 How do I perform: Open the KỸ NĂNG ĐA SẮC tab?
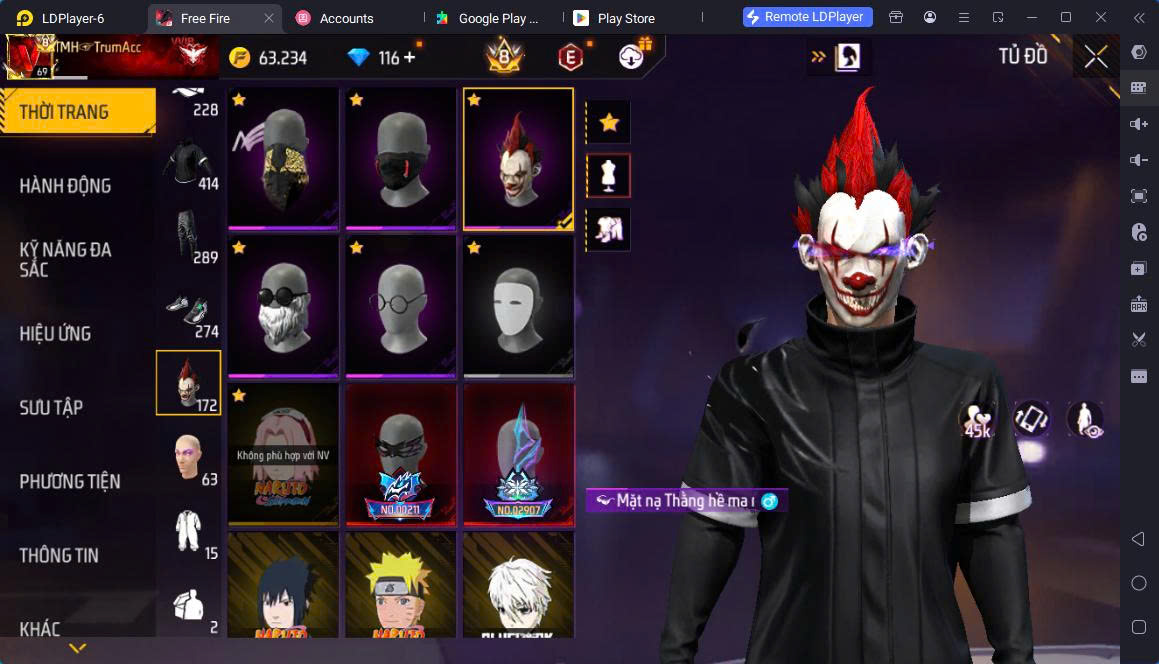tap(65, 259)
